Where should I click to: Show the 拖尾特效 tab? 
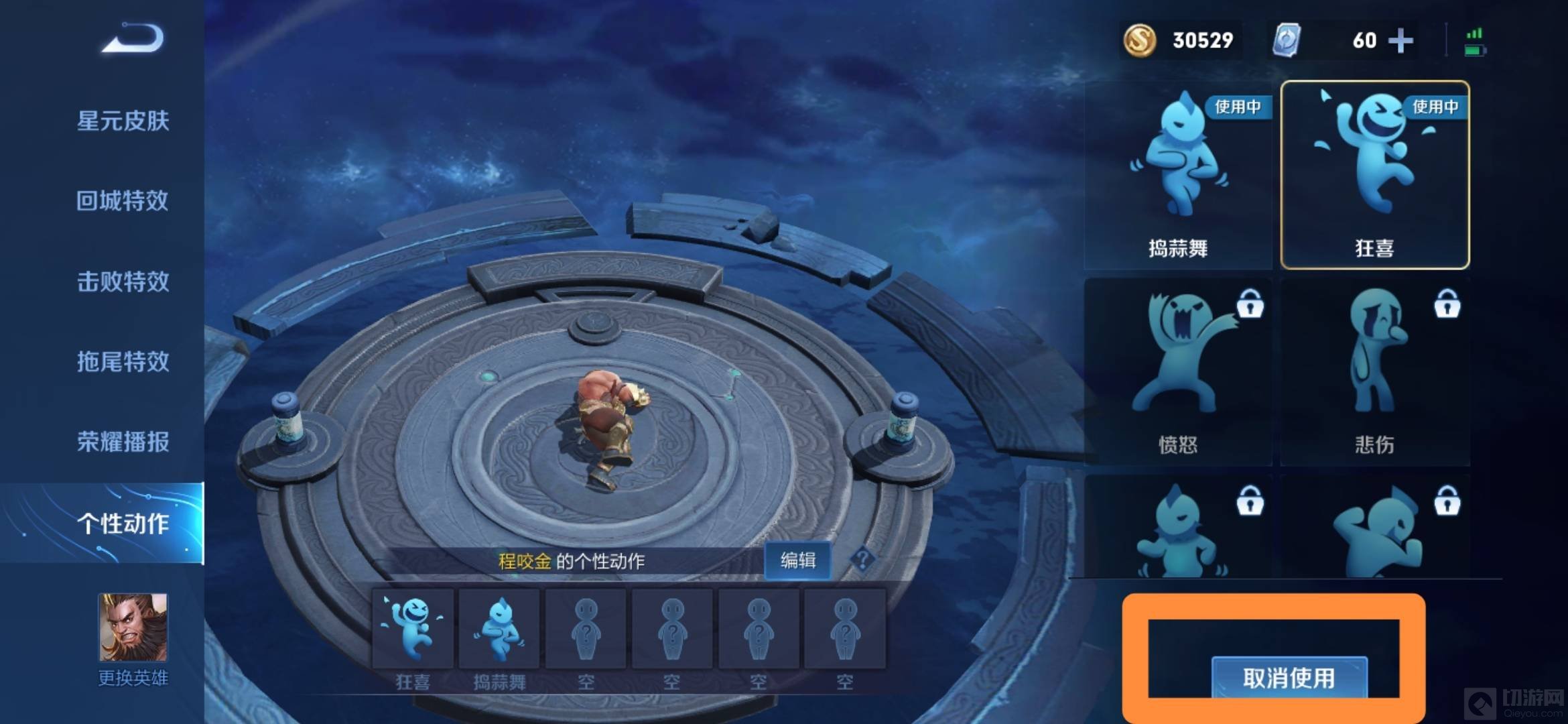(x=123, y=362)
